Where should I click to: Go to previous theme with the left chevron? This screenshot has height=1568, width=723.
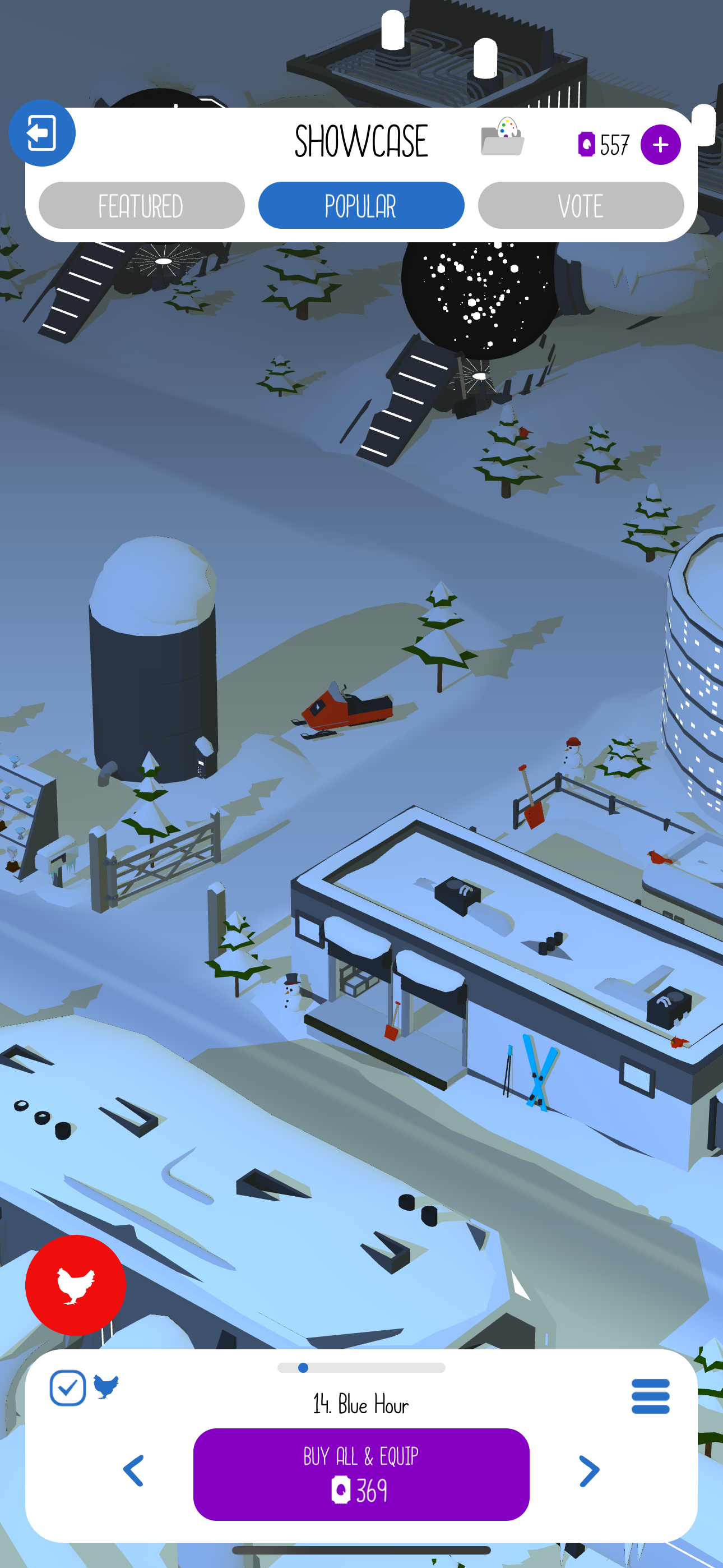click(134, 1471)
